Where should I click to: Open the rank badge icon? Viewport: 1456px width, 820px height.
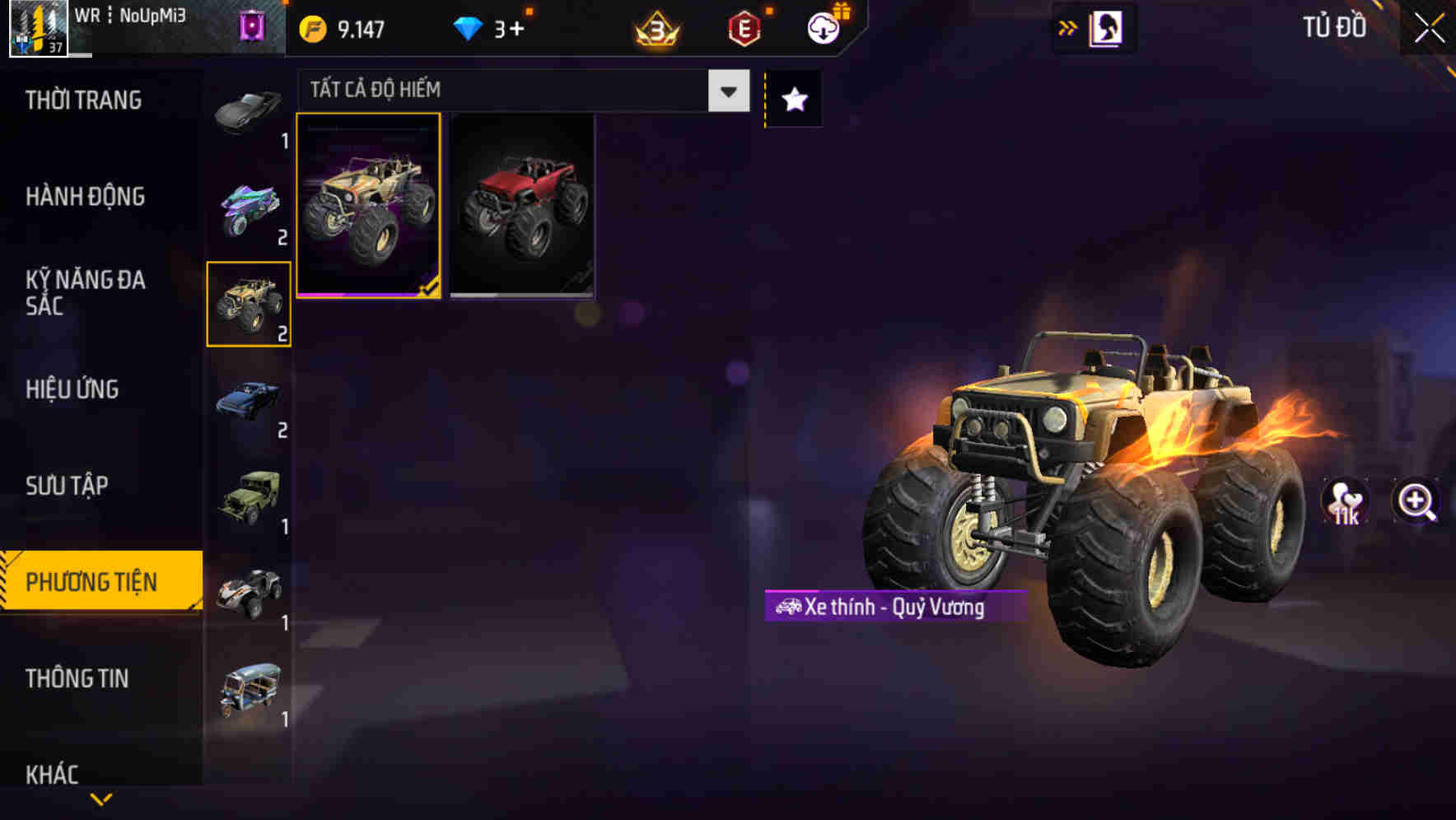tap(655, 27)
